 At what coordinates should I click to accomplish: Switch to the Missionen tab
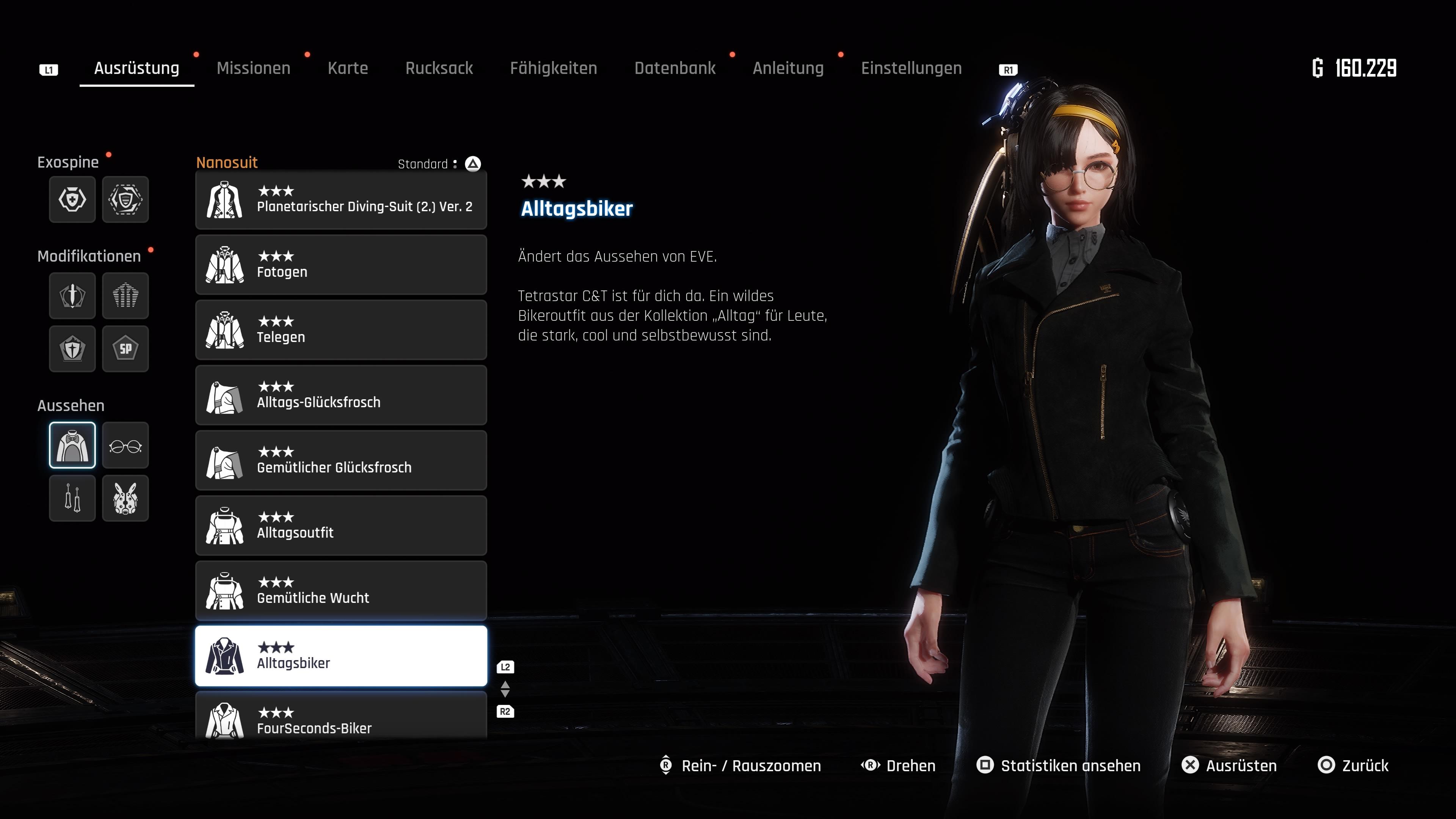tap(253, 68)
